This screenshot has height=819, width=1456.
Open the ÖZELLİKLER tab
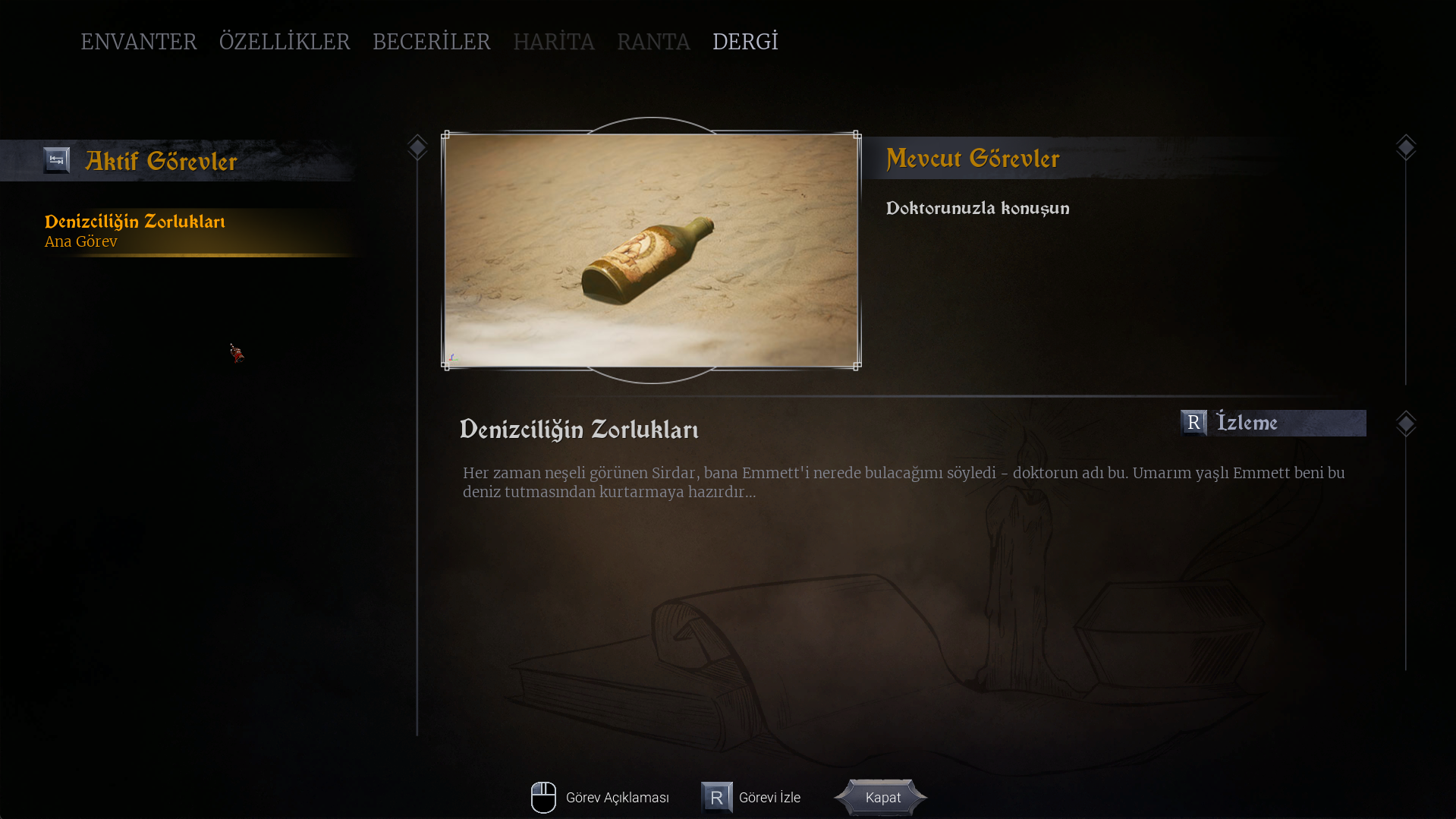click(x=285, y=42)
